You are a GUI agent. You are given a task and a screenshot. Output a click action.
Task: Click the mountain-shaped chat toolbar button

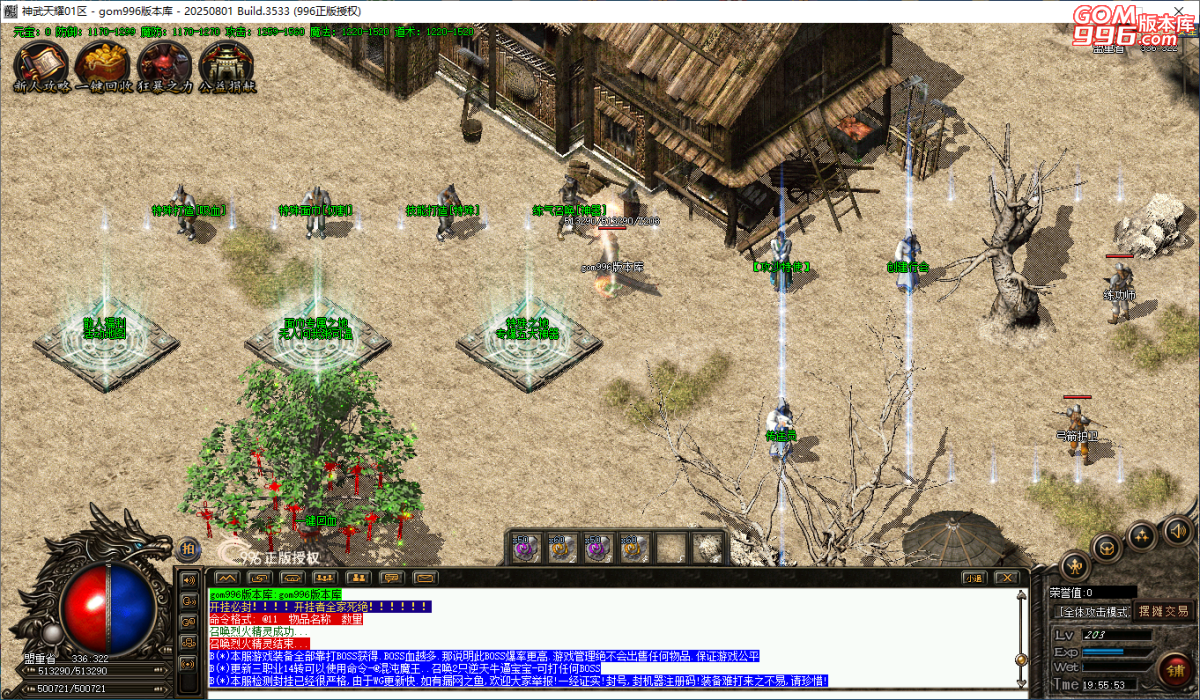click(x=226, y=578)
